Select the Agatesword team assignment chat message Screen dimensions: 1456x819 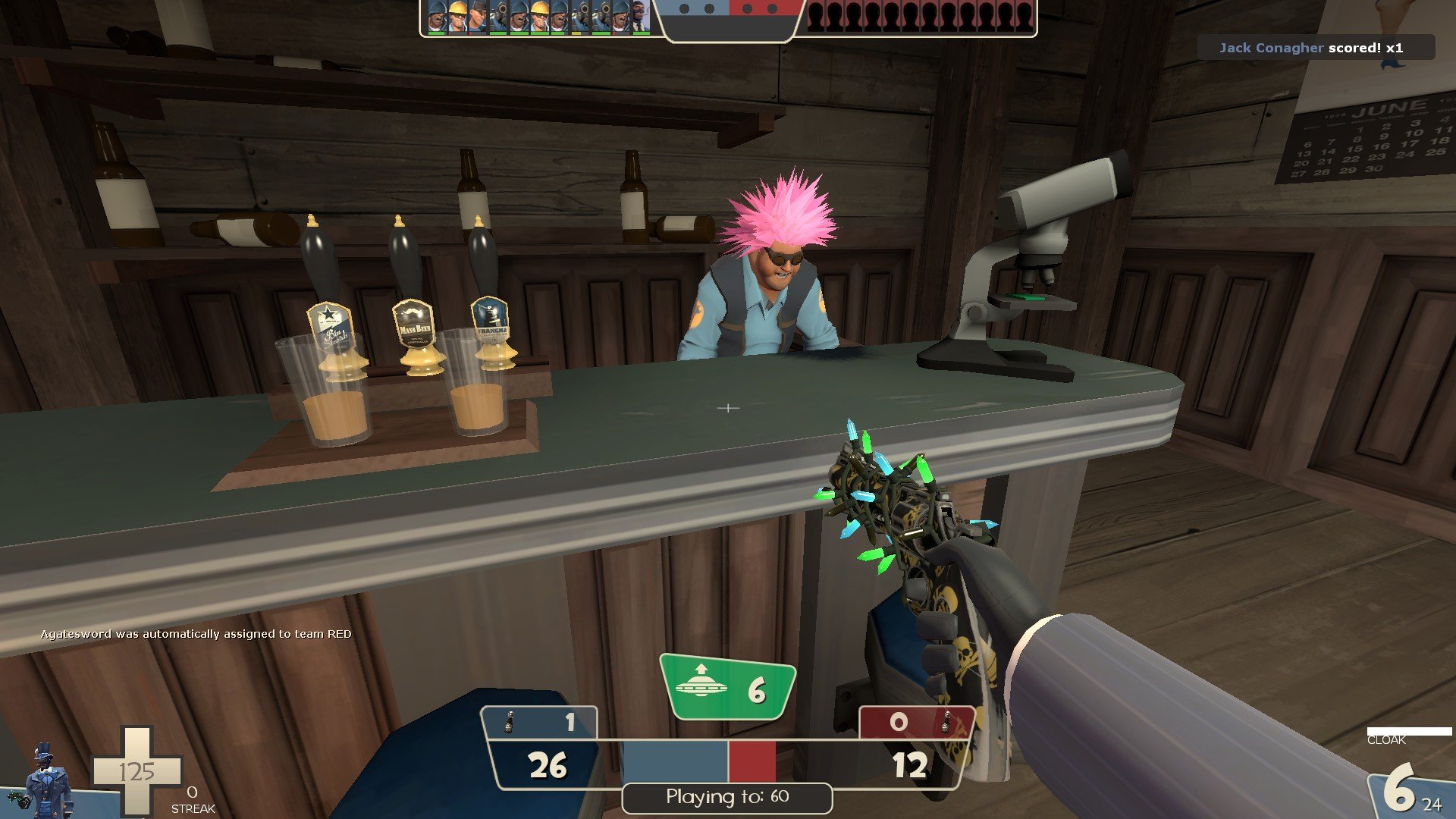coord(196,634)
